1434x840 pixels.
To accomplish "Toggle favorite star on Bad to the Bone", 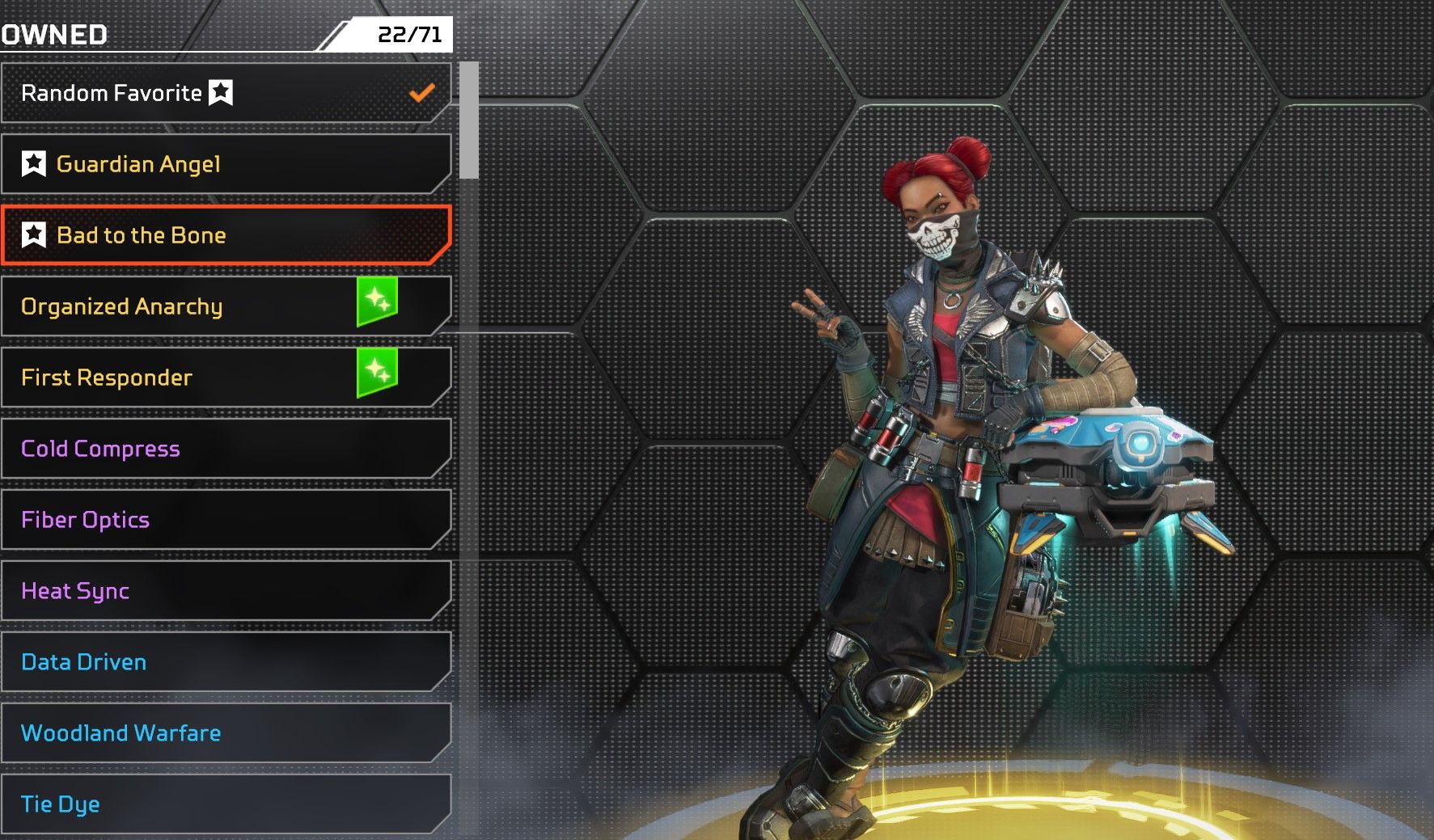I will pyautogui.click(x=34, y=235).
